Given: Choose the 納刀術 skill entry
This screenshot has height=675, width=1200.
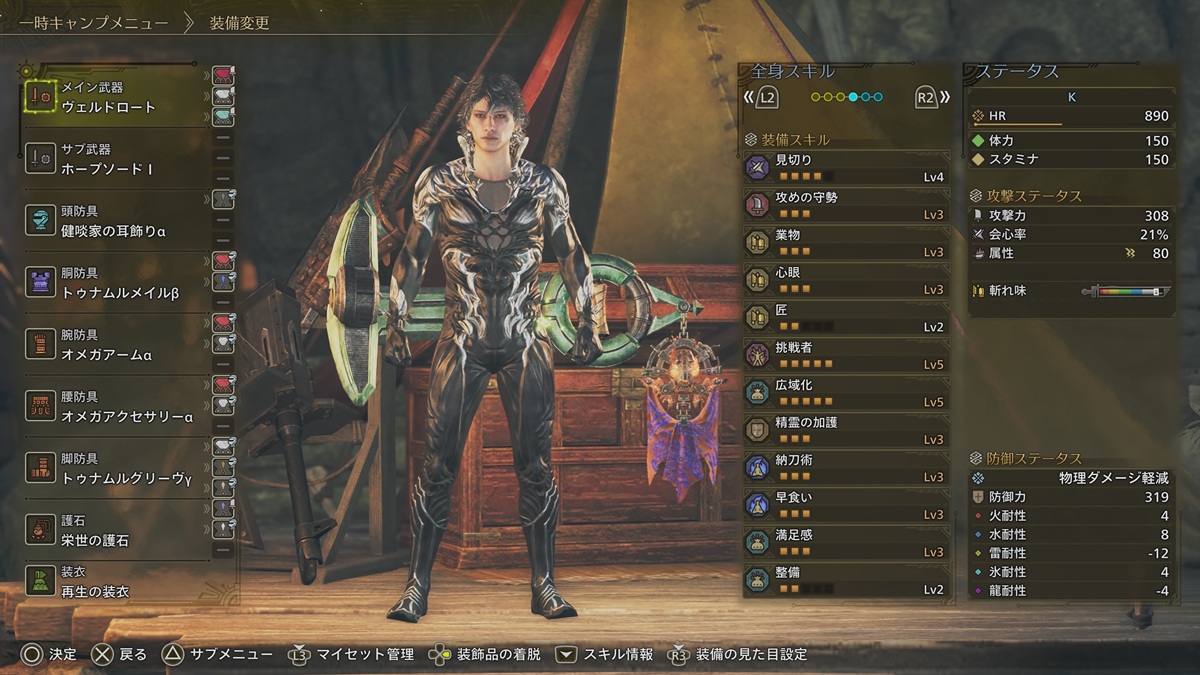Looking at the screenshot, I should [846, 468].
